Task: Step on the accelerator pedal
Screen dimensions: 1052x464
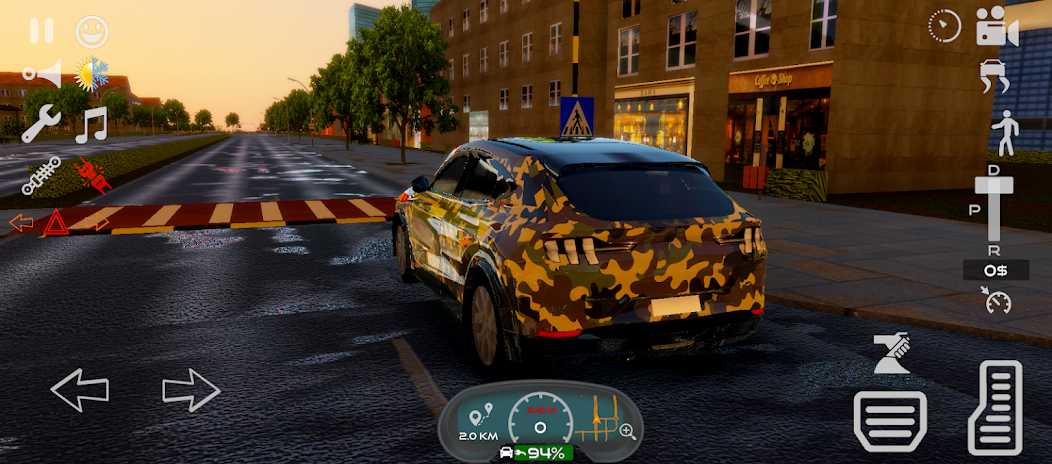Action: [x=995, y=407]
